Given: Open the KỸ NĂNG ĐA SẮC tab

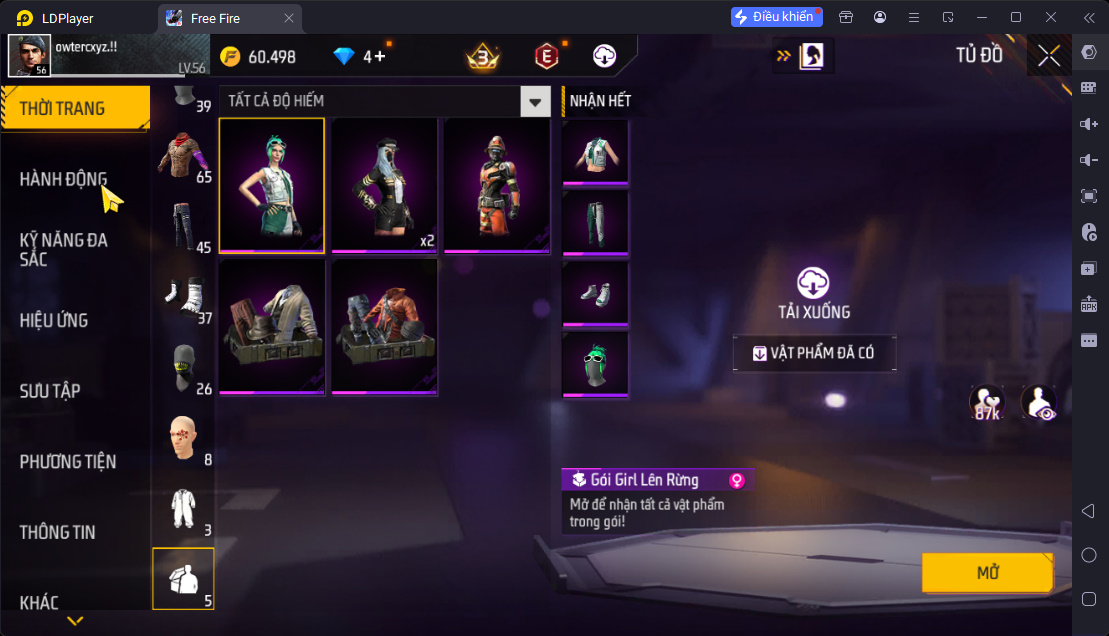Looking at the screenshot, I should (x=63, y=249).
